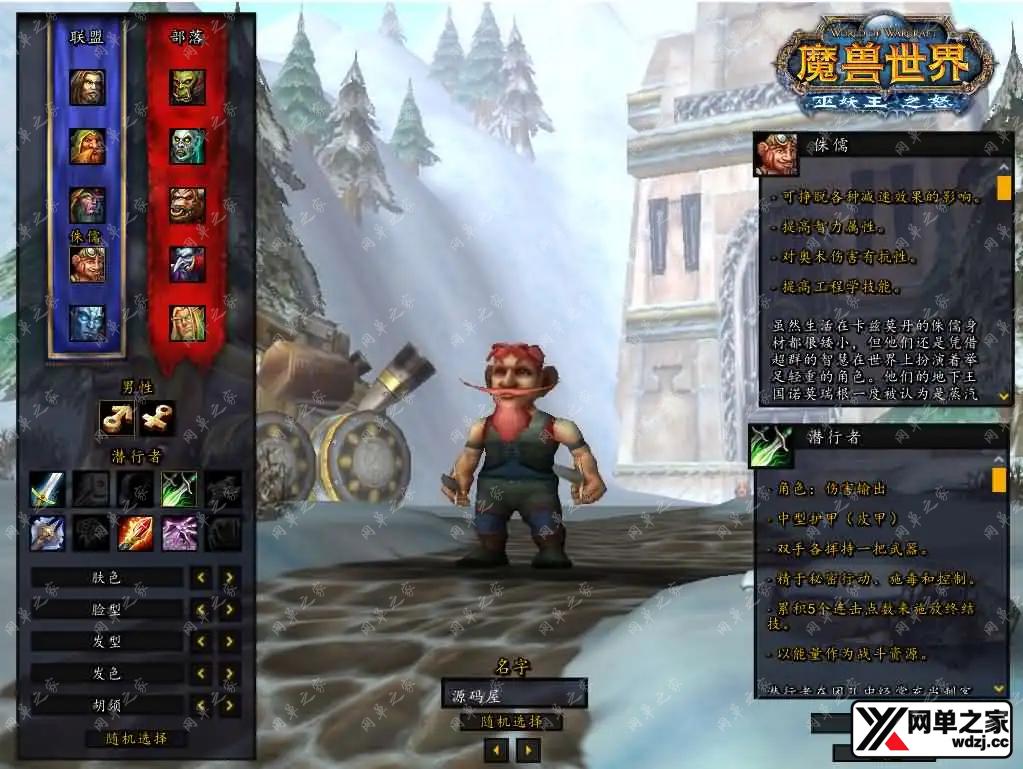Choose the green Orc race portrait
This screenshot has height=769, width=1023.
187,88
